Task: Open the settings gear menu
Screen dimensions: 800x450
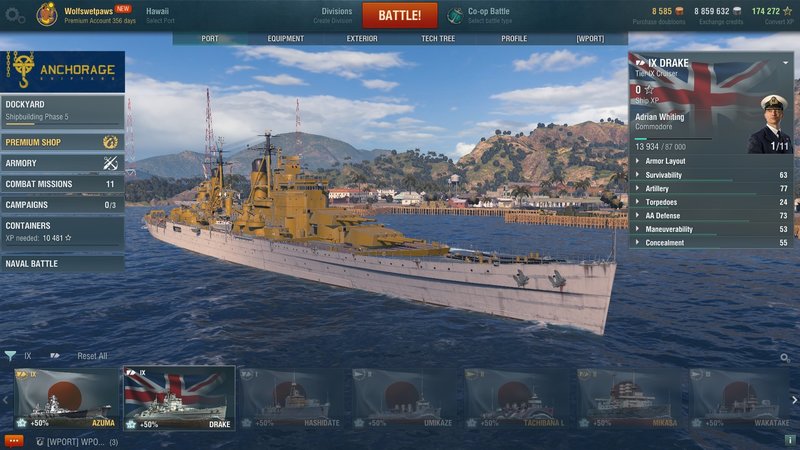Action: point(14,15)
